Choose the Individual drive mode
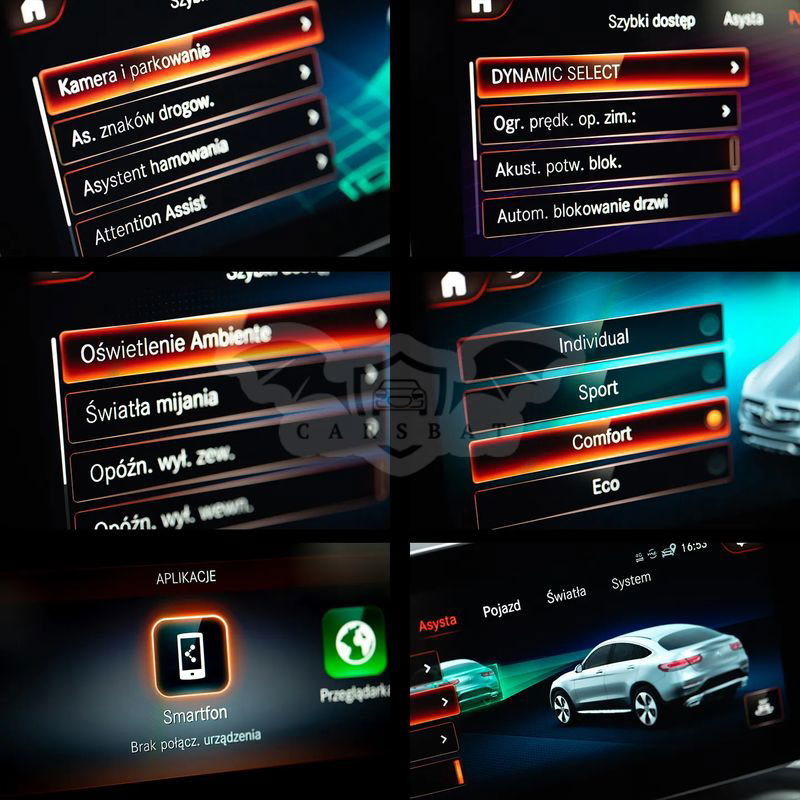 tap(593, 340)
